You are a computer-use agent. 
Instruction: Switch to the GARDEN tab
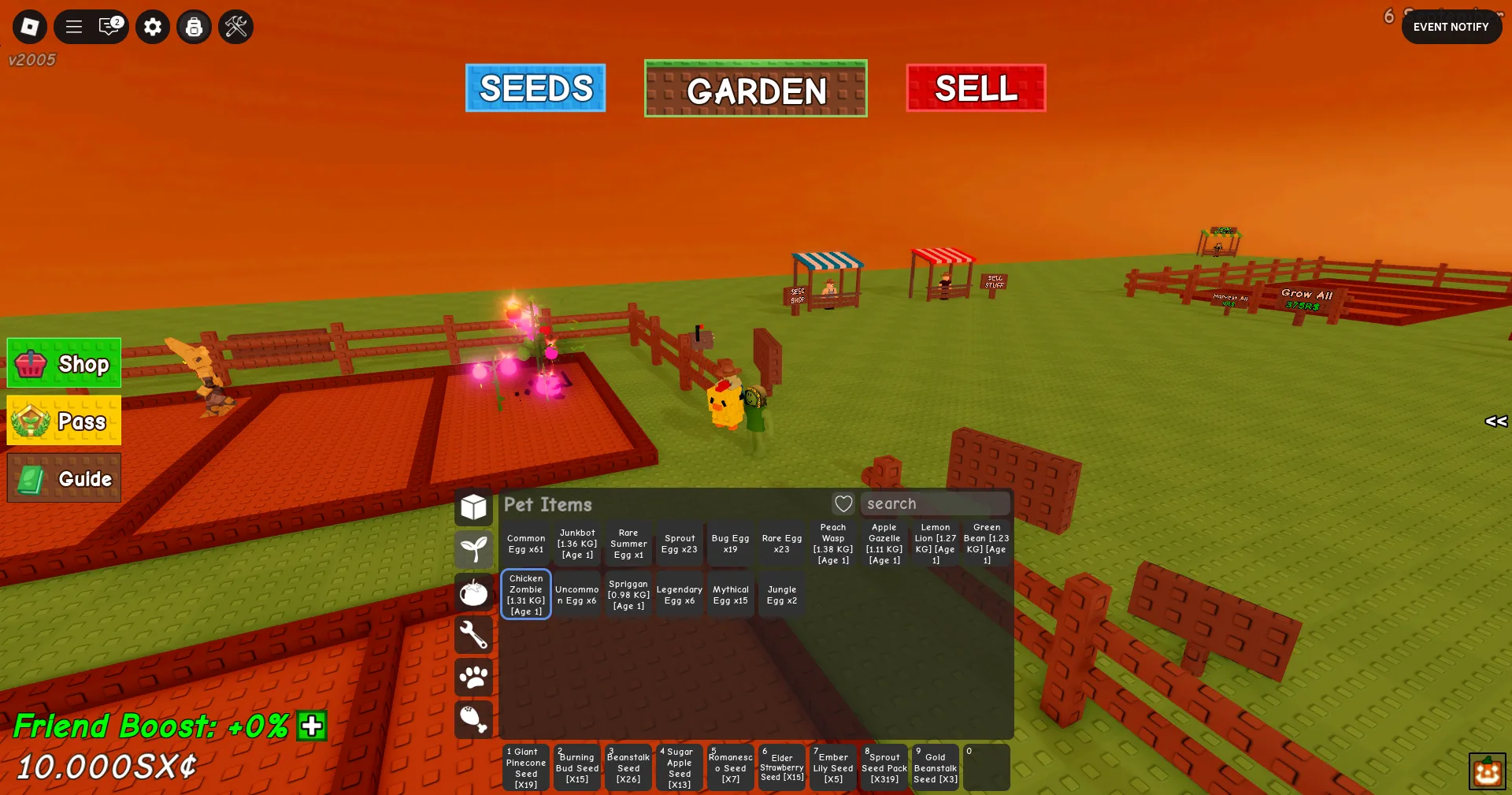(755, 89)
